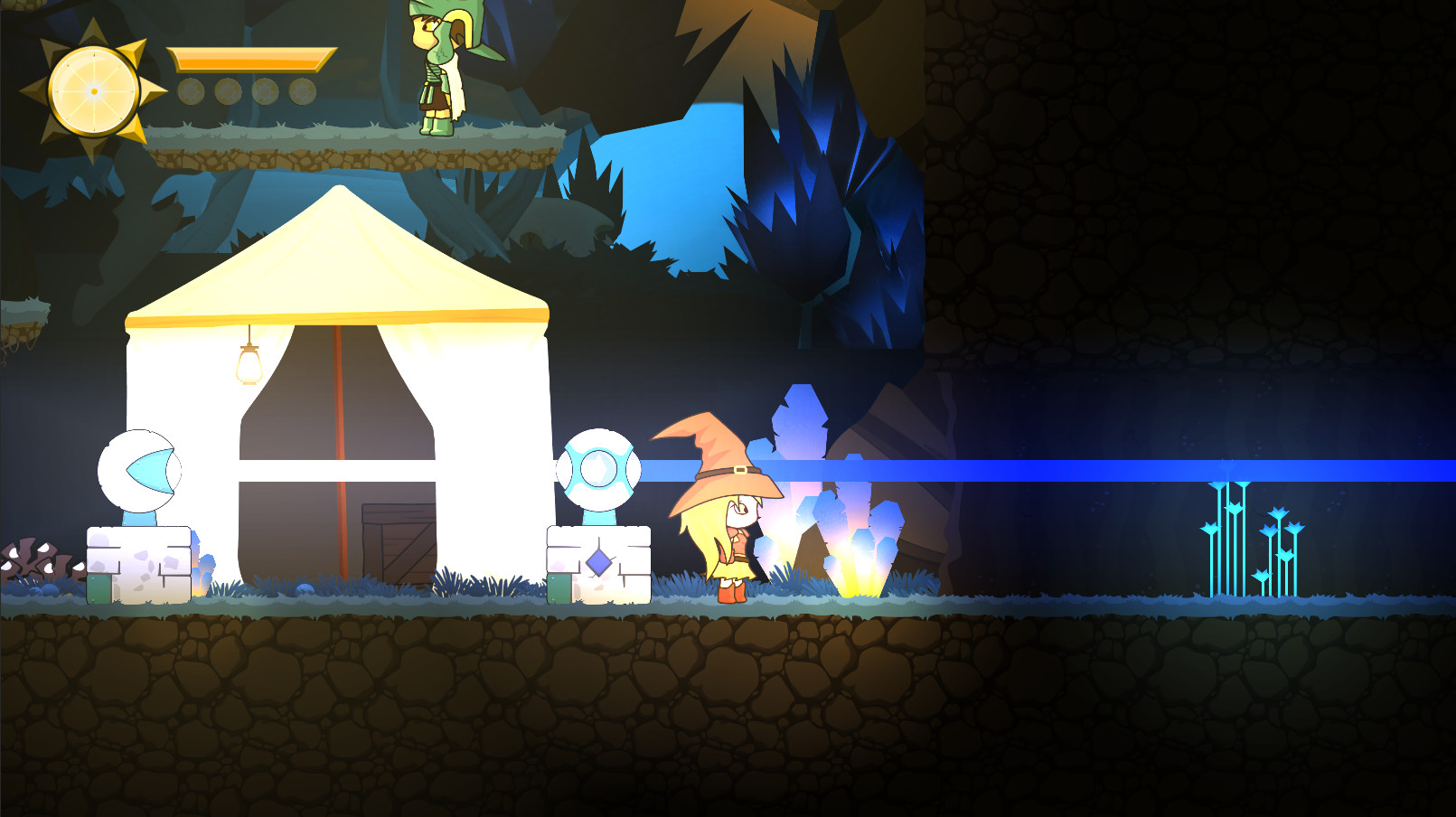This screenshot has height=817, width=1456.
Task: Click the white beam-emitter orb beside the tent
Action: (x=598, y=468)
